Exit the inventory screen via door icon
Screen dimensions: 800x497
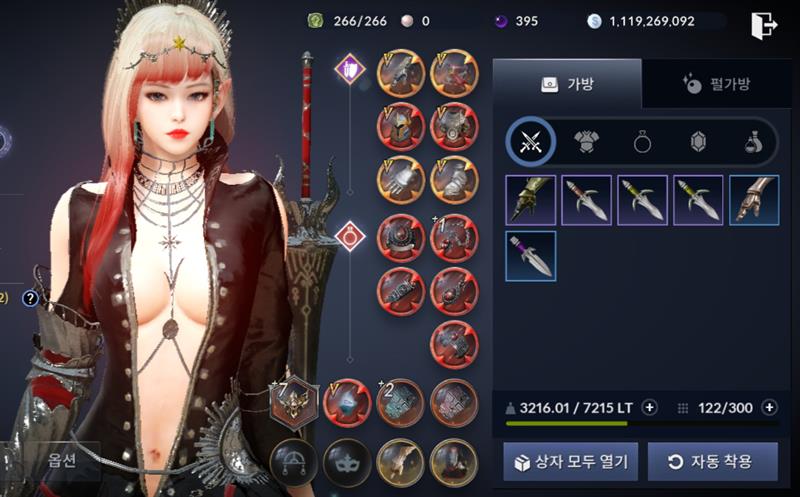pyautogui.click(x=764, y=26)
